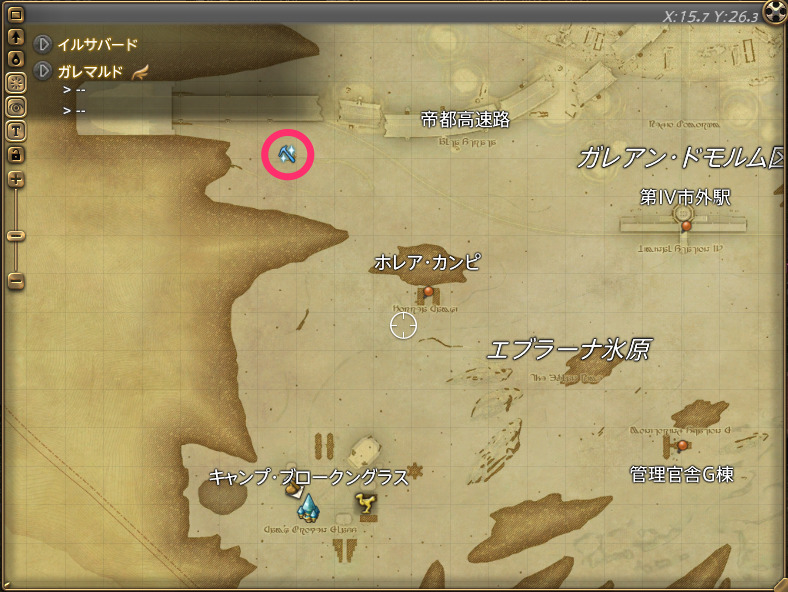The image size is (788, 592).
Task: Click the ホレア・カンピ orange map marker
Action: (x=429, y=292)
